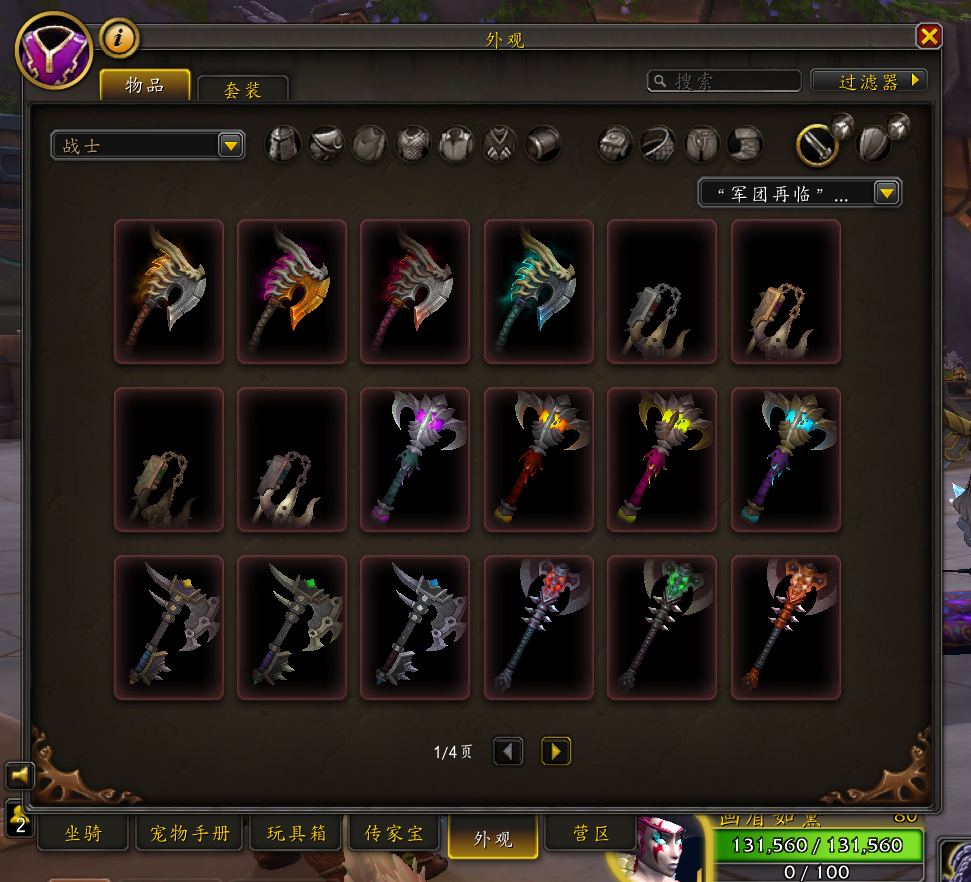Open the 坐骑 mounts tab
This screenshot has height=882, width=971.
pyautogui.click(x=84, y=833)
